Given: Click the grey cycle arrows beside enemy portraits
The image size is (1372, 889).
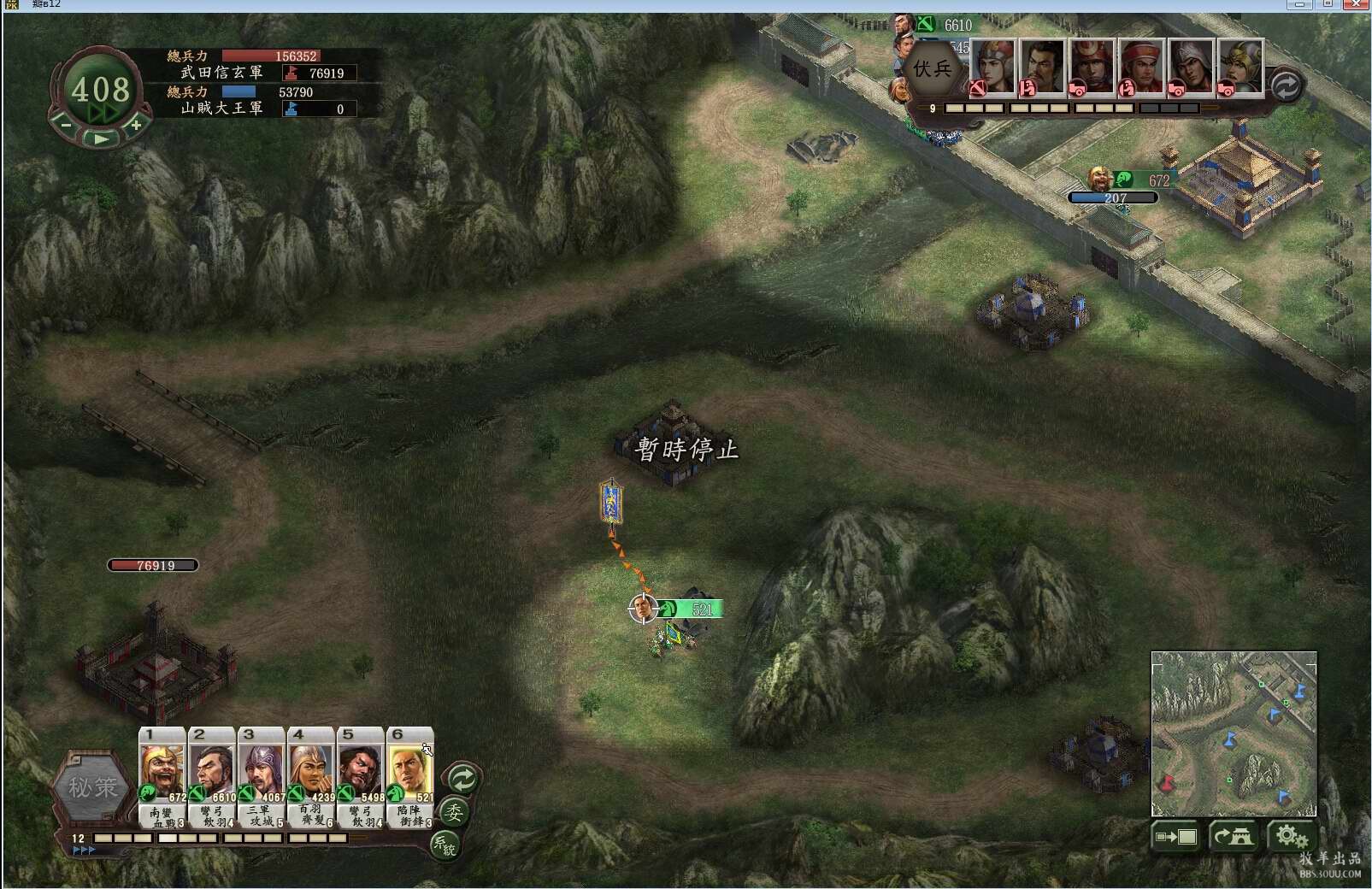Looking at the screenshot, I should [1285, 85].
